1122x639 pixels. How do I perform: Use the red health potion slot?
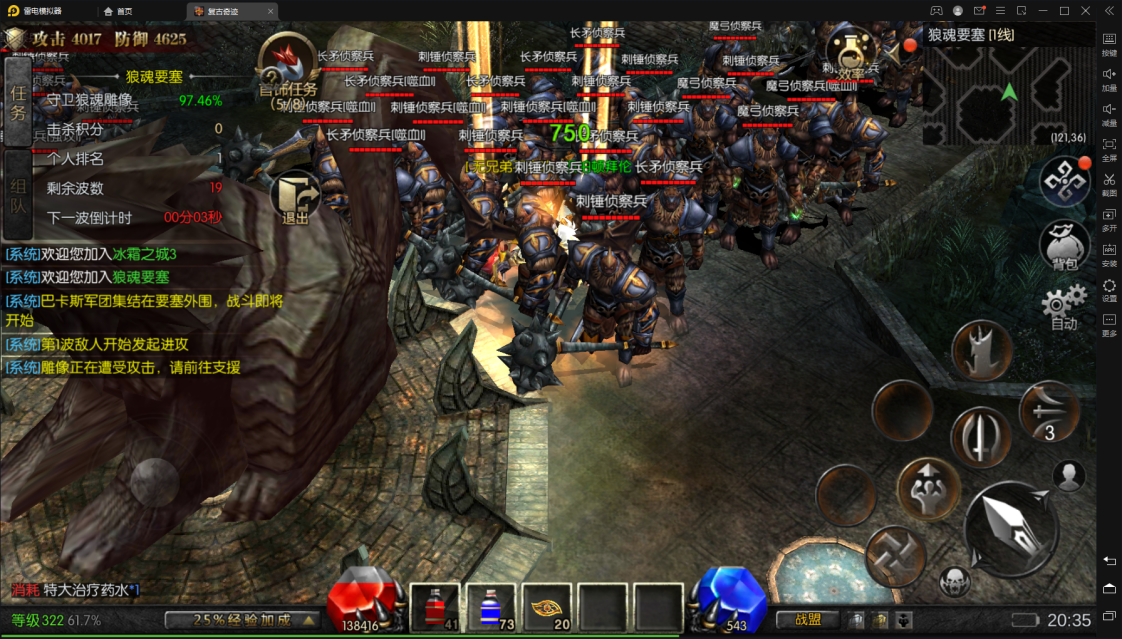(435, 607)
